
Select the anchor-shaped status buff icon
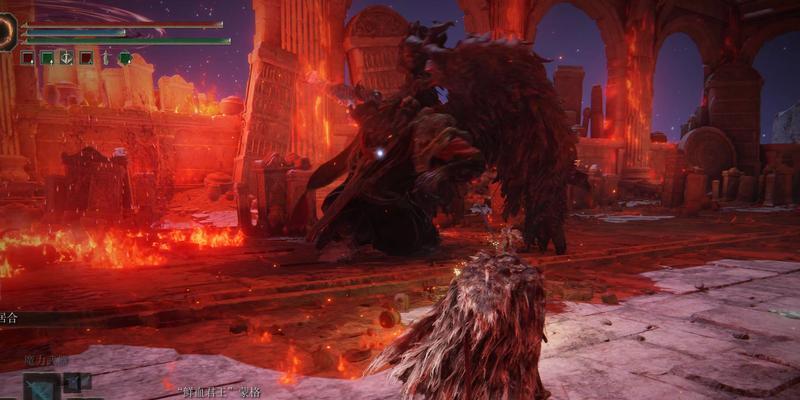66,58
